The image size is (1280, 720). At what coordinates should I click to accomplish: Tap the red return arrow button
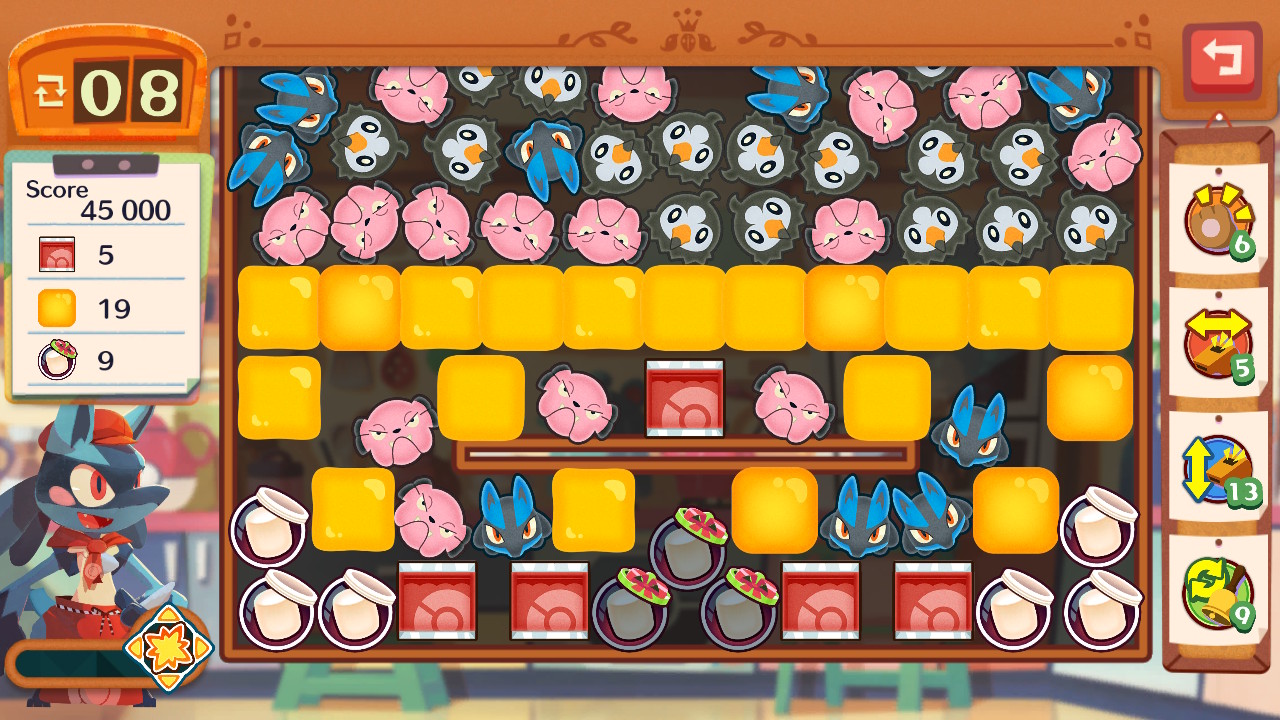(x=1221, y=59)
